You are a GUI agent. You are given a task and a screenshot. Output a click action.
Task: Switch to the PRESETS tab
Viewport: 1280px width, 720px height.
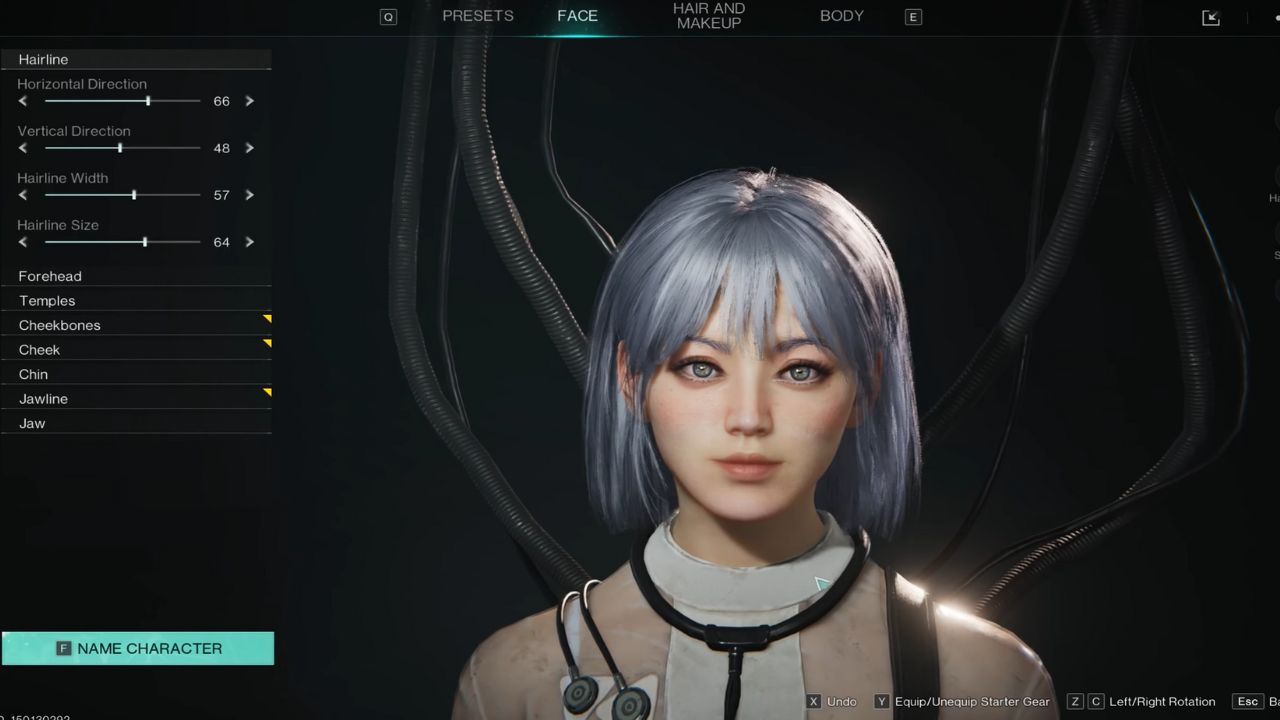click(x=477, y=15)
